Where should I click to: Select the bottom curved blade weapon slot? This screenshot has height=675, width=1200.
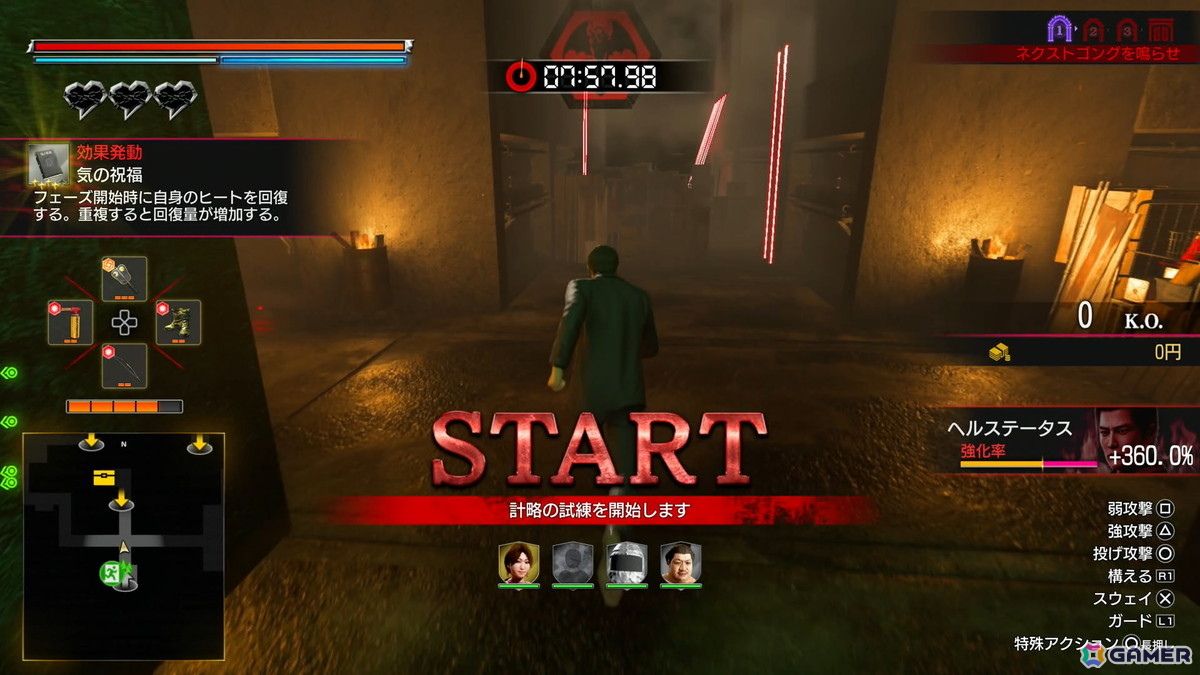(124, 366)
